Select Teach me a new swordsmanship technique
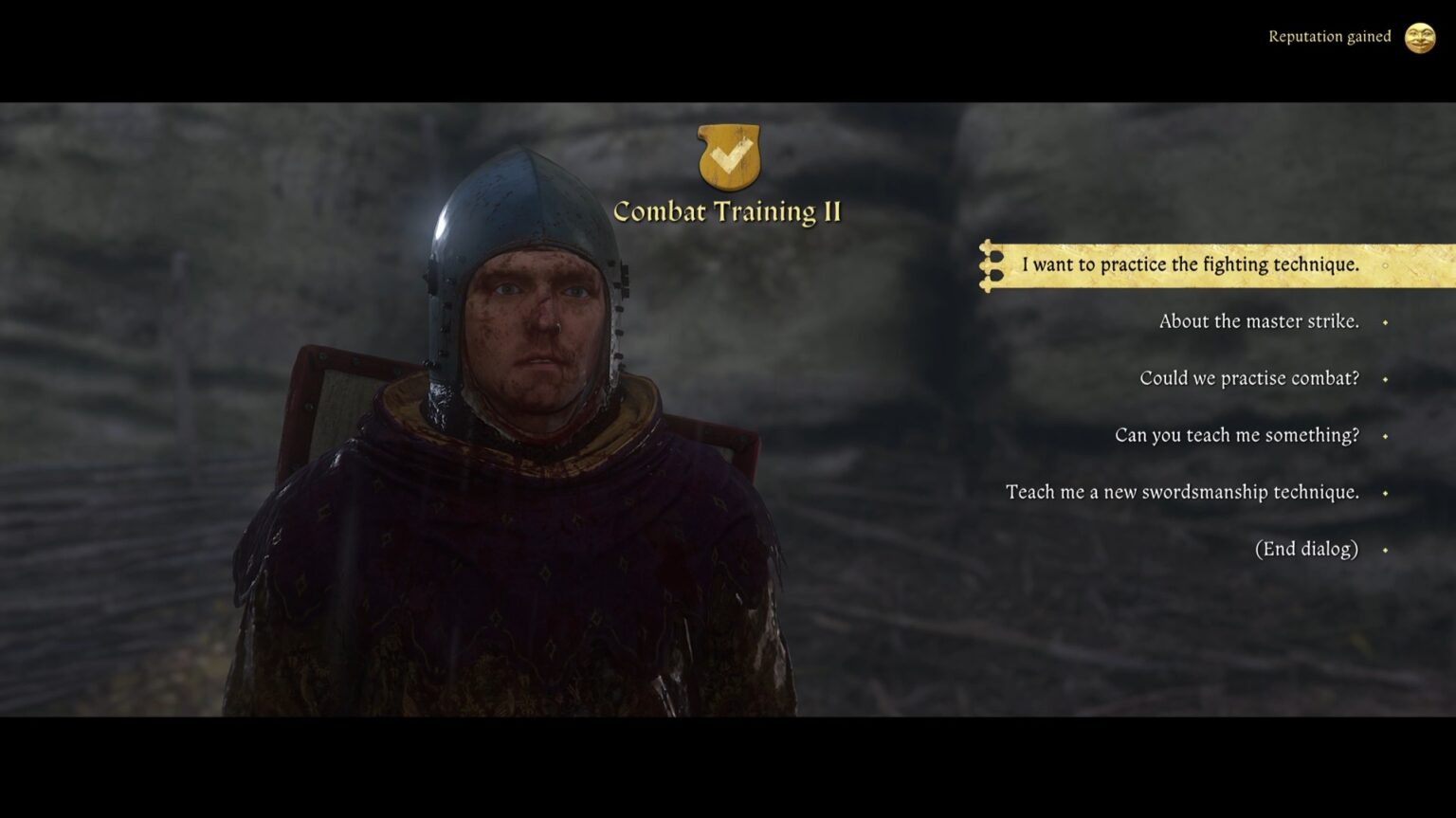Screen dimensions: 1456x818 pyautogui.click(x=1182, y=492)
